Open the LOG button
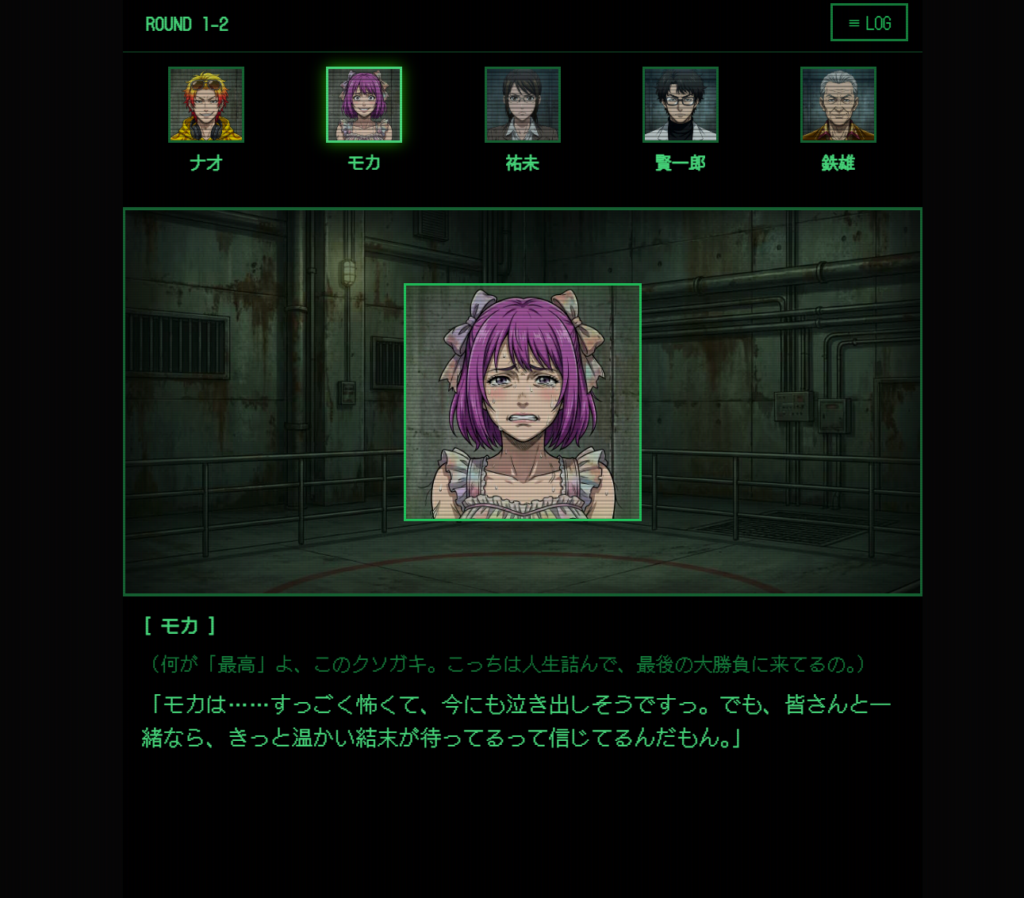Viewport: 1024px width, 898px height. click(868, 23)
